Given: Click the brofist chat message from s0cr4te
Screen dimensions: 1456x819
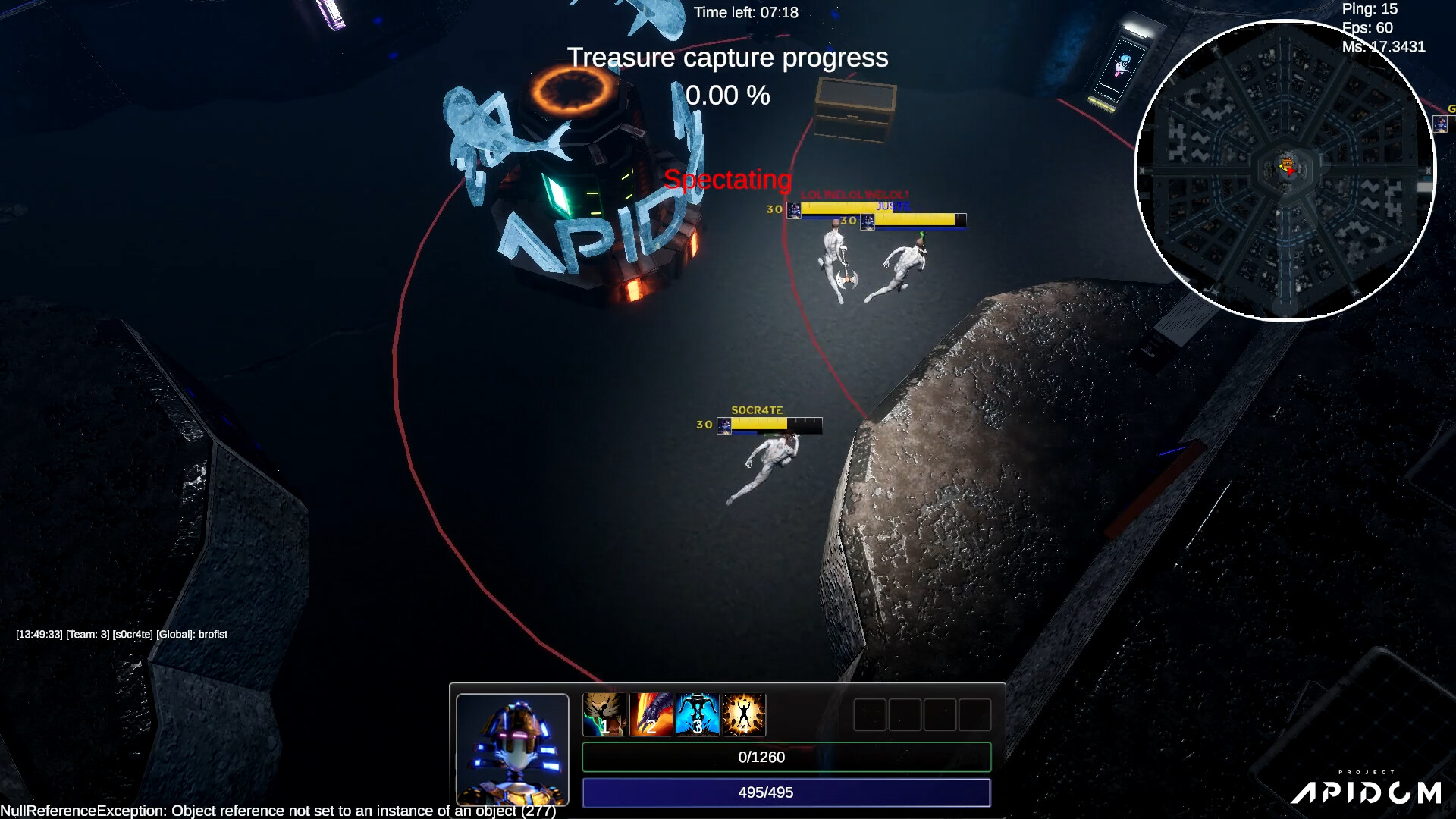Looking at the screenshot, I should click(121, 634).
